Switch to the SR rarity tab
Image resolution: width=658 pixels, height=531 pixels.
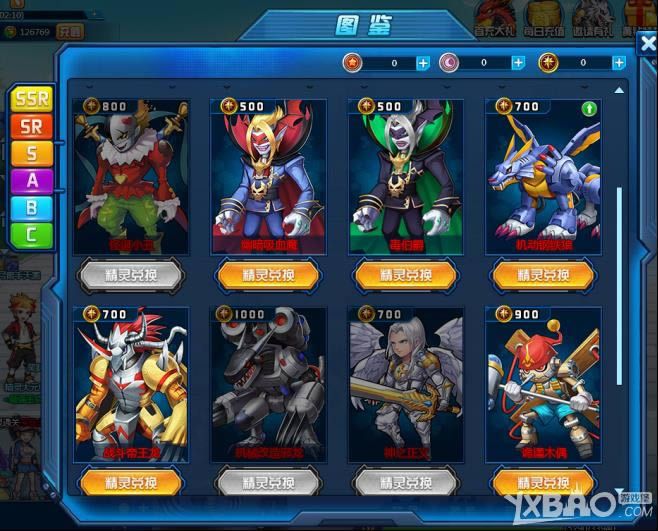click(32, 127)
